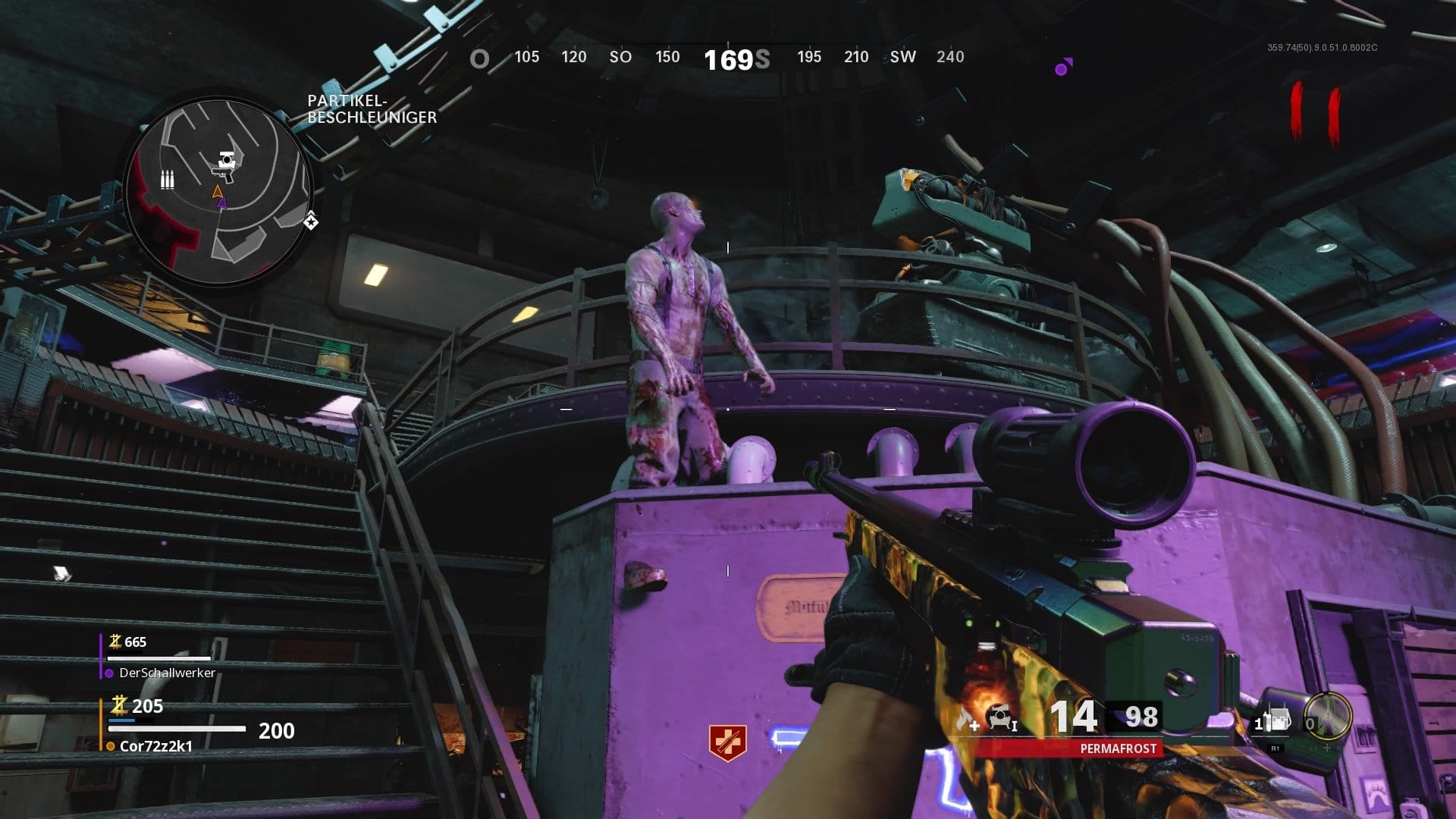Activate the circular field upgrade icon
The height and width of the screenshot is (819, 1456).
[1327, 717]
